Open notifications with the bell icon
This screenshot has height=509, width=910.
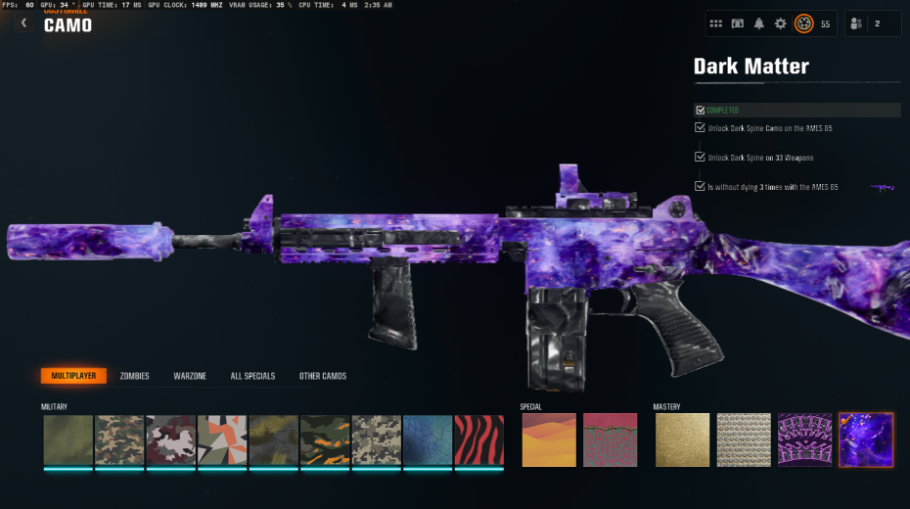(759, 23)
